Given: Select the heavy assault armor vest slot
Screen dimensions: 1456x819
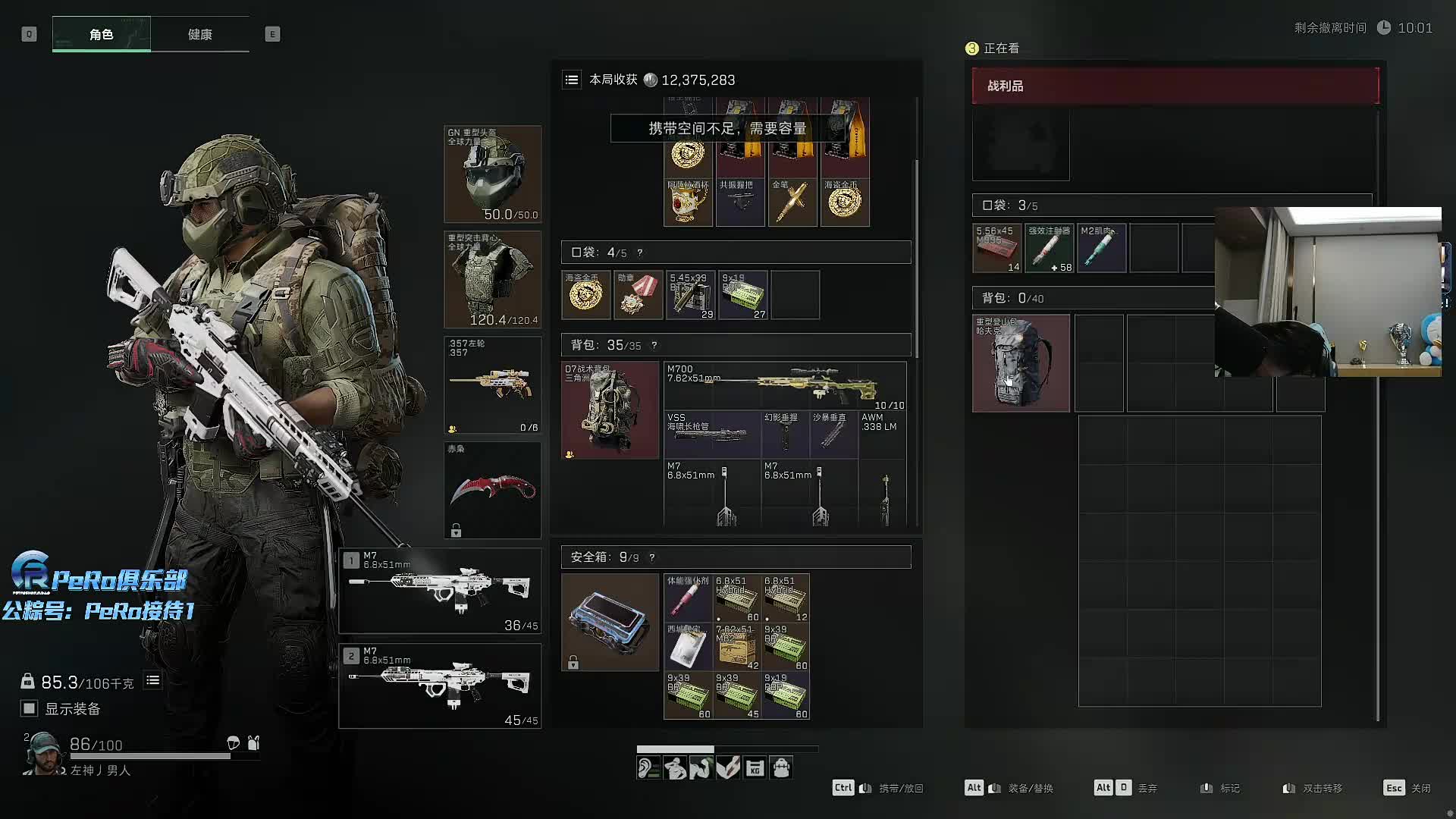Looking at the screenshot, I should click(x=492, y=279).
